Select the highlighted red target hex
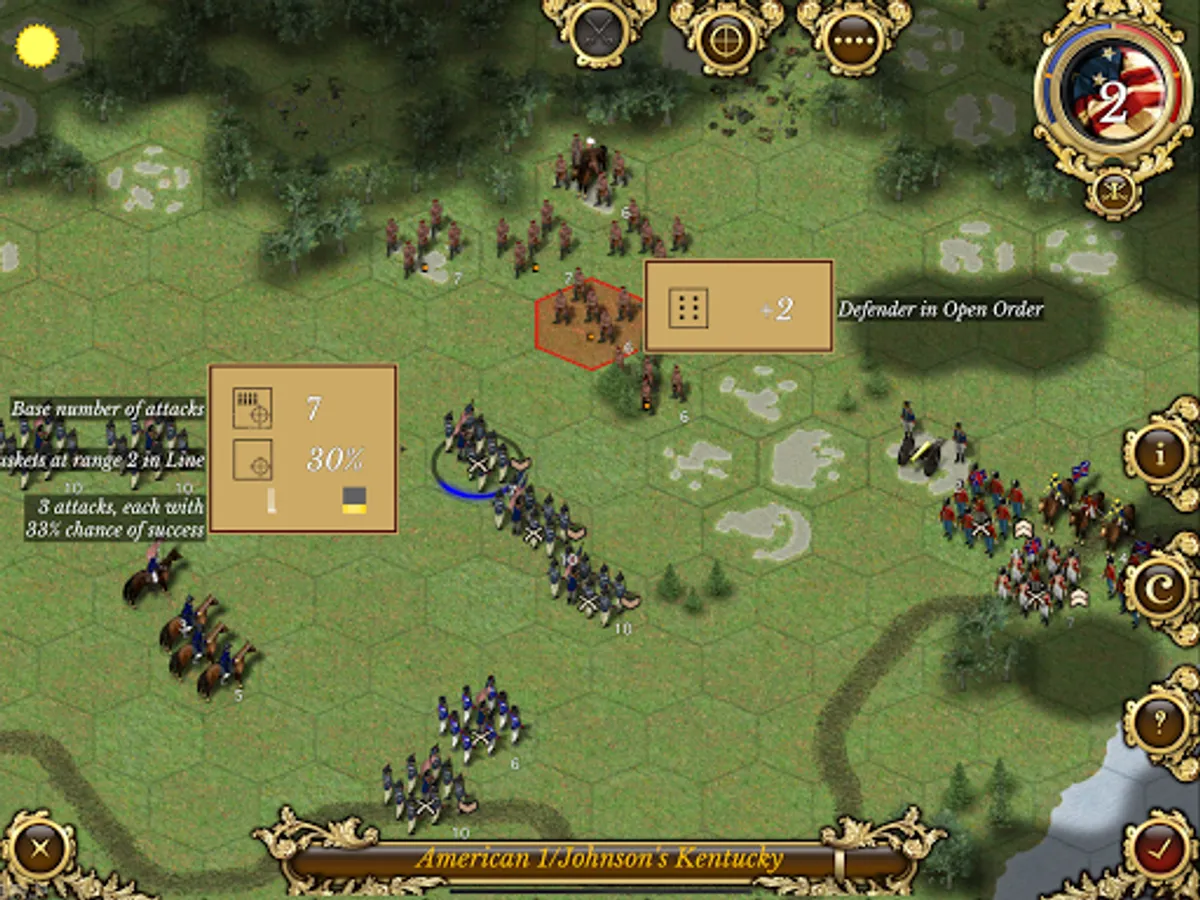 pos(590,322)
